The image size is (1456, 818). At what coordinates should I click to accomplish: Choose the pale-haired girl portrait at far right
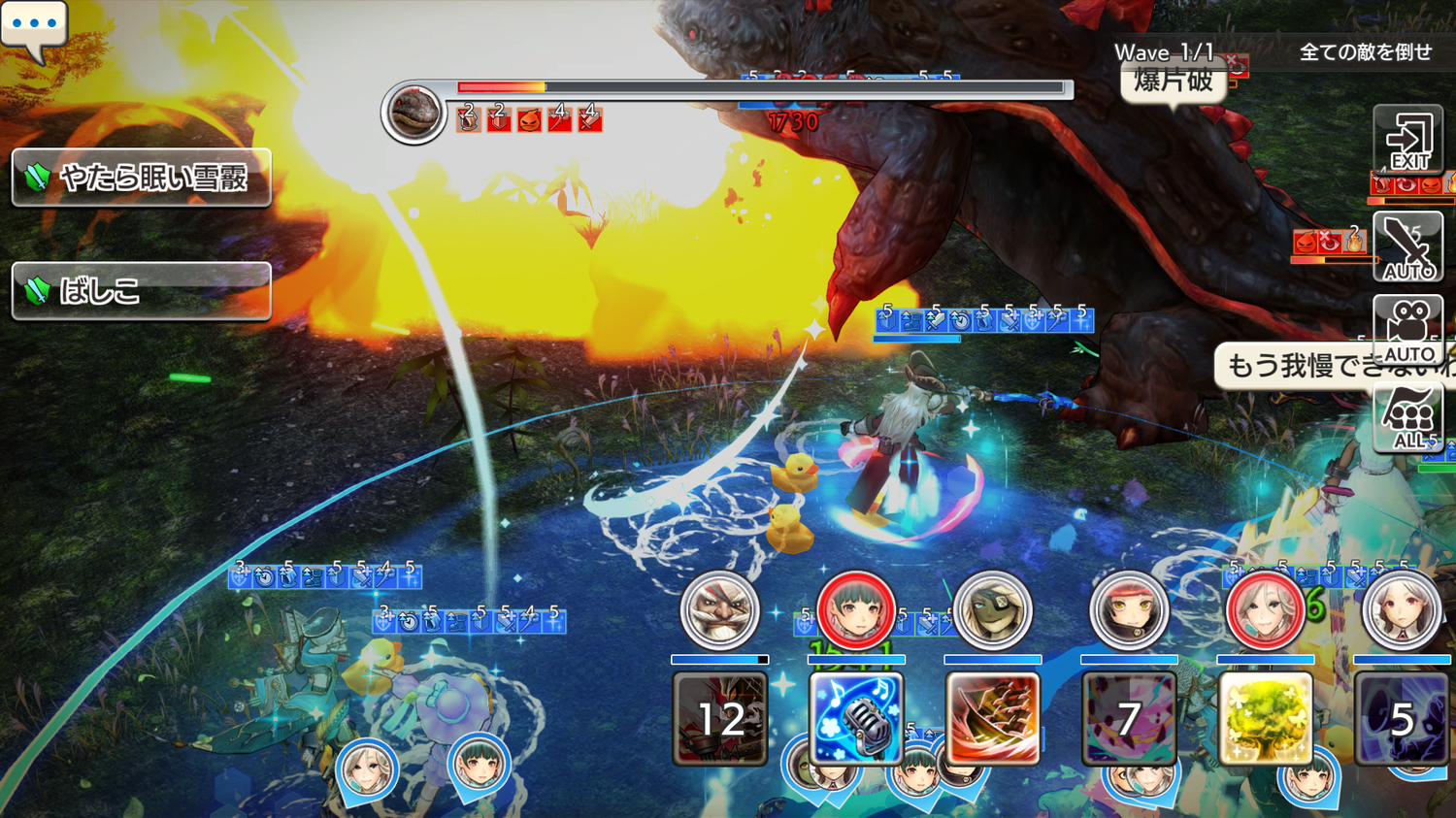[x=1401, y=611]
